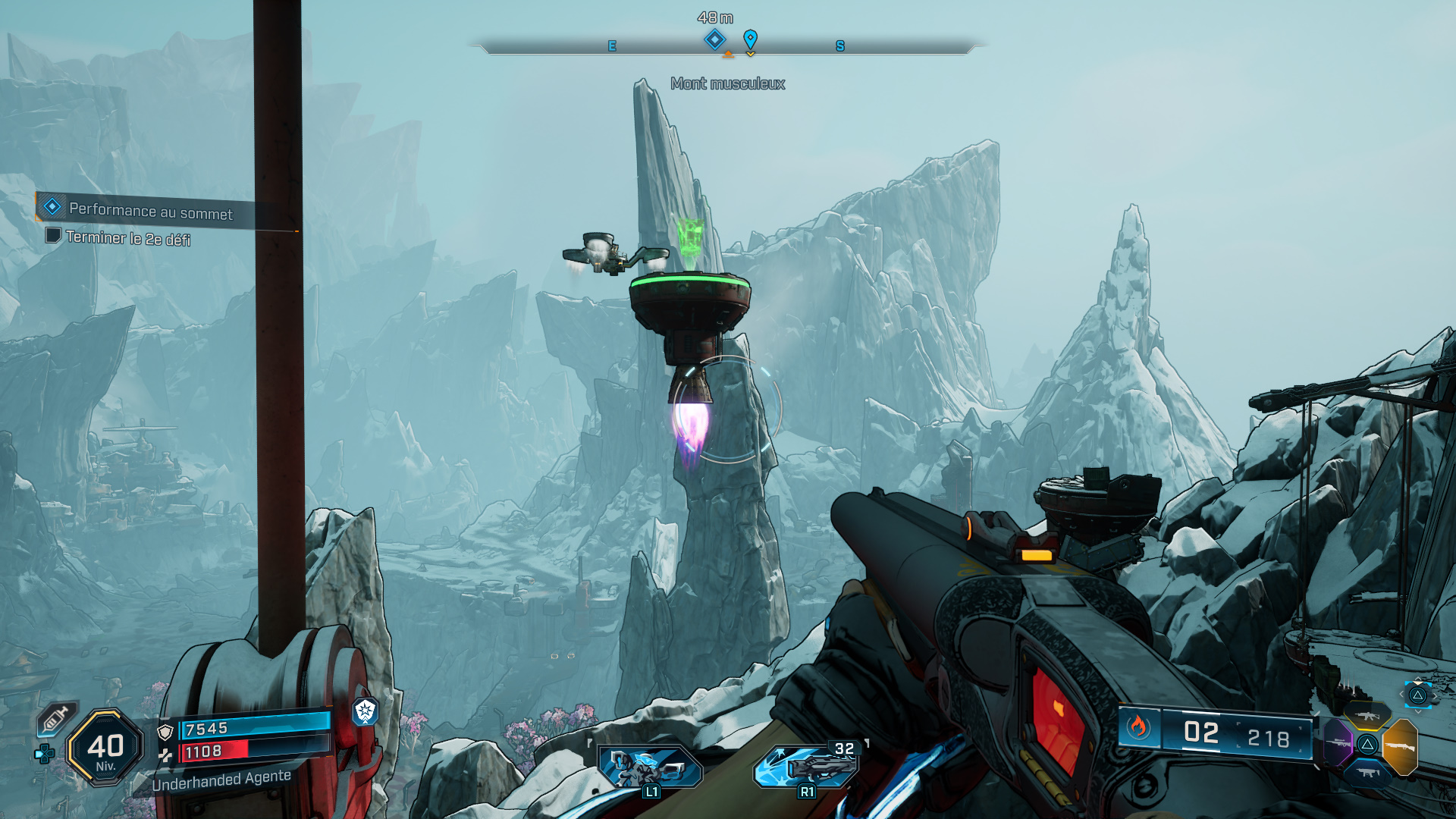Switch to the purple sniper rifle slot
The image size is (1456, 819).
pos(1338,742)
